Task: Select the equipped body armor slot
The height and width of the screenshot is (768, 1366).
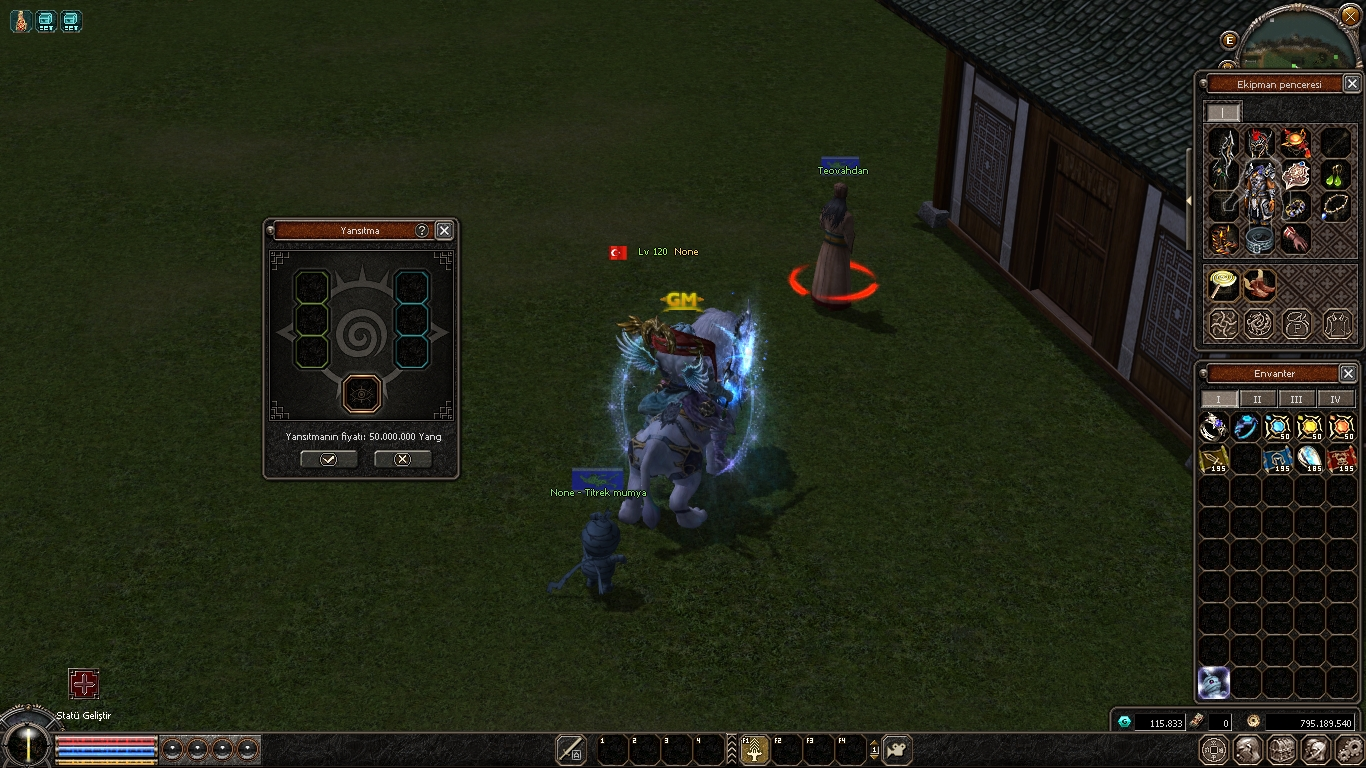Action: pyautogui.click(x=1260, y=190)
